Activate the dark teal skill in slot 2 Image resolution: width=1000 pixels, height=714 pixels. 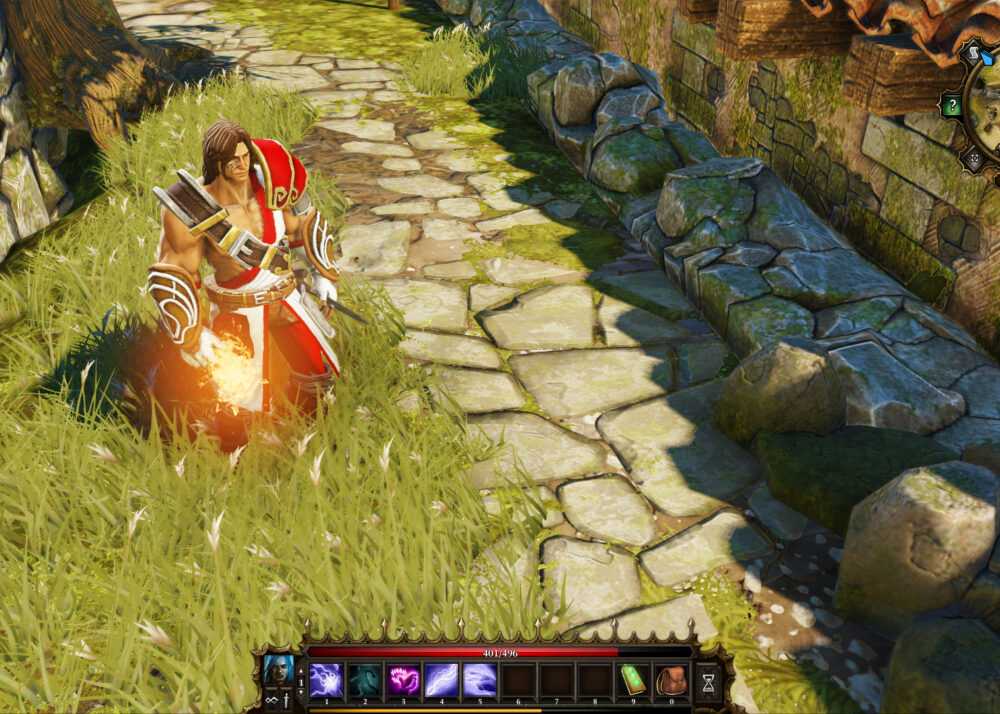coord(365,679)
